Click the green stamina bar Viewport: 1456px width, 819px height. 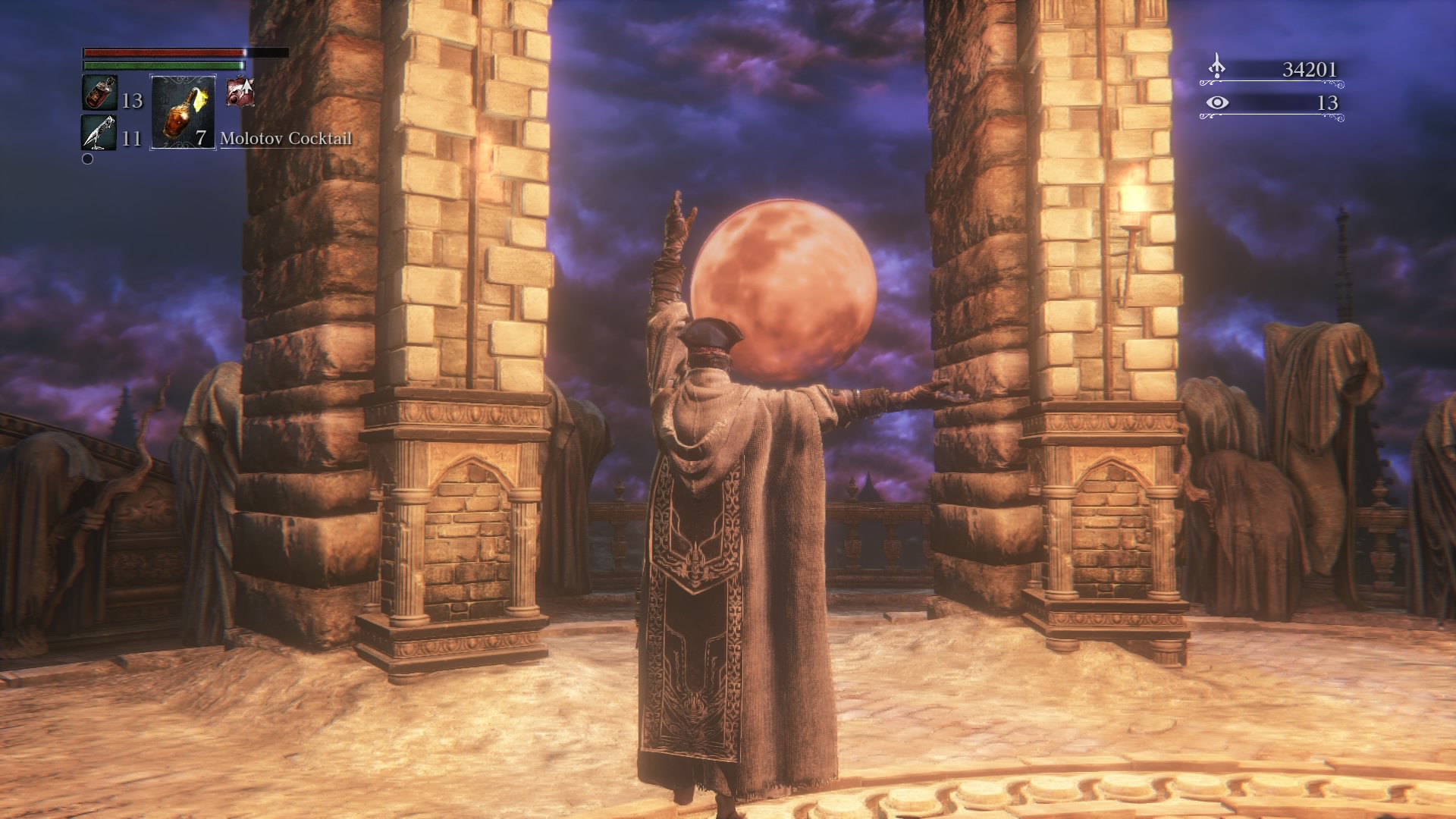(x=163, y=65)
